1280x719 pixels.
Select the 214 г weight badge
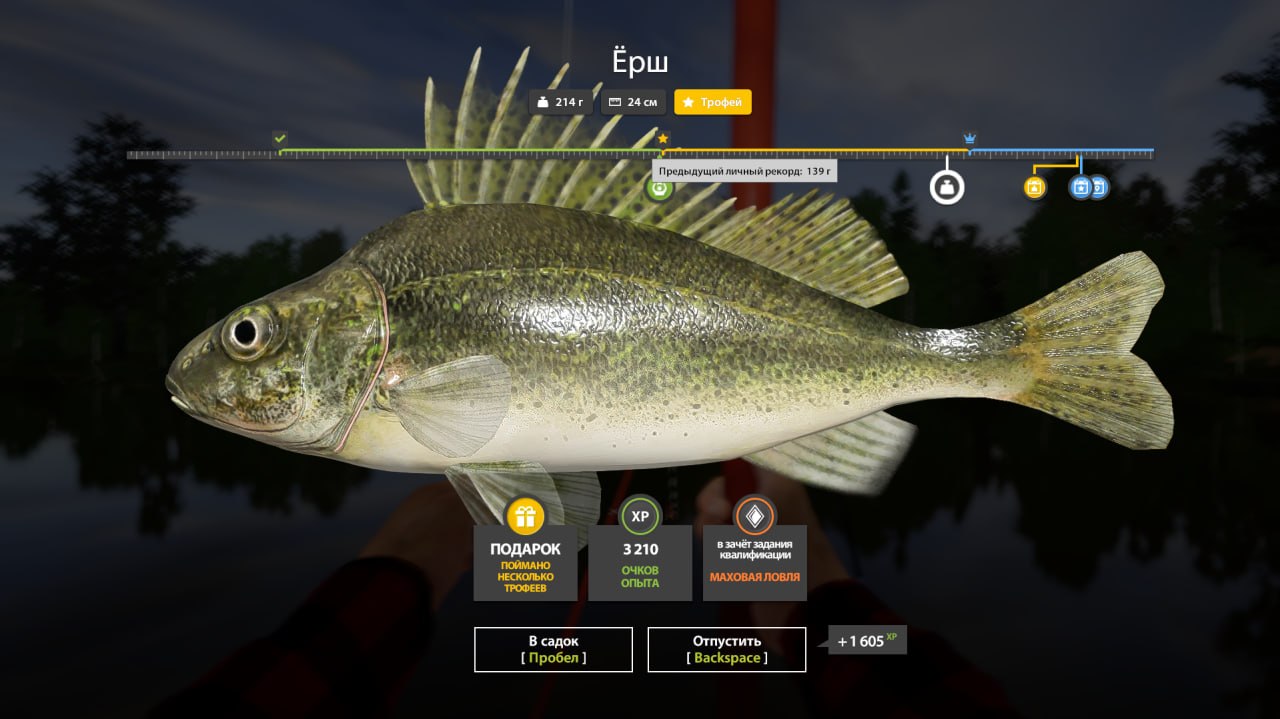point(561,102)
